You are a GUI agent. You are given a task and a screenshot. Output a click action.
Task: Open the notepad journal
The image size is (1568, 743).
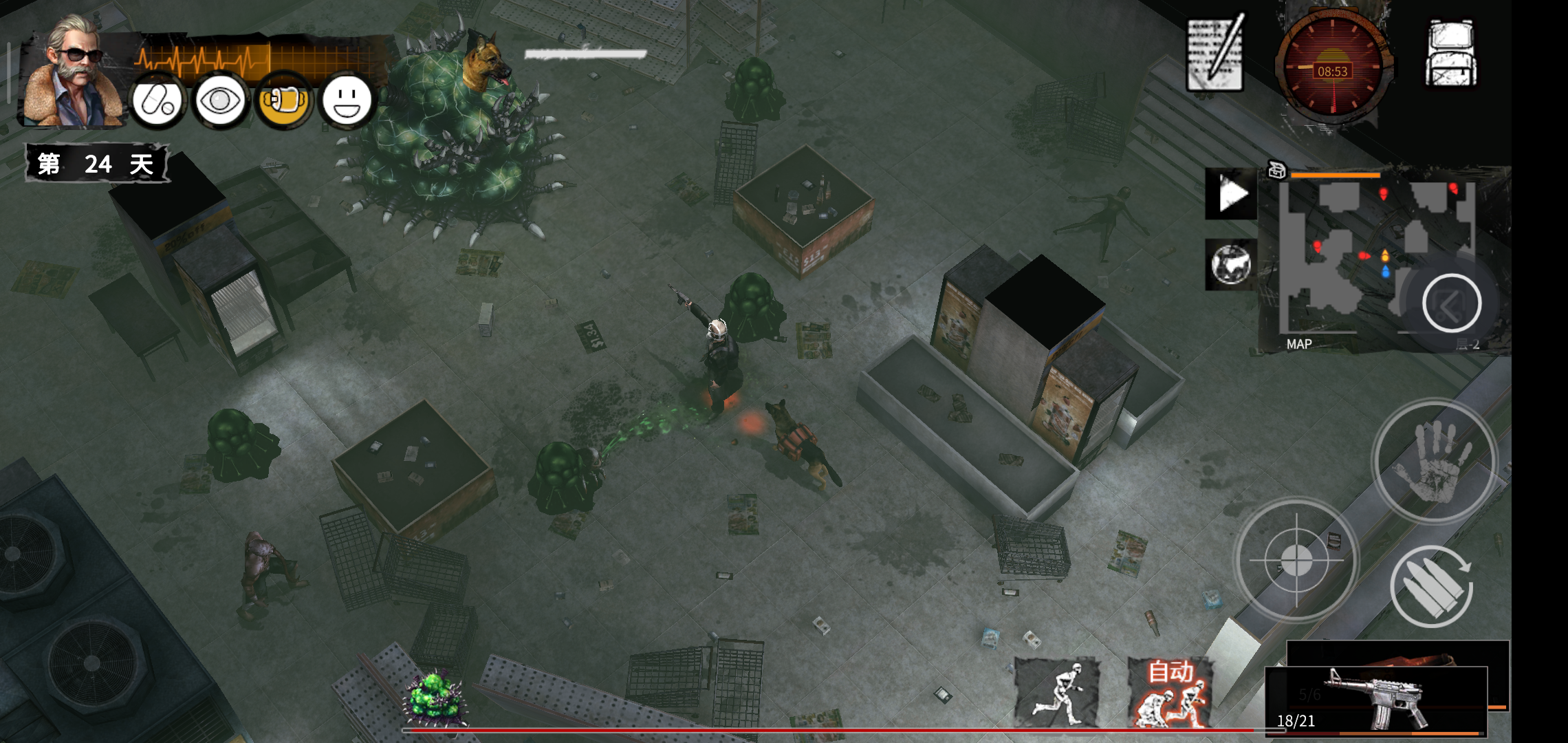point(1216,54)
